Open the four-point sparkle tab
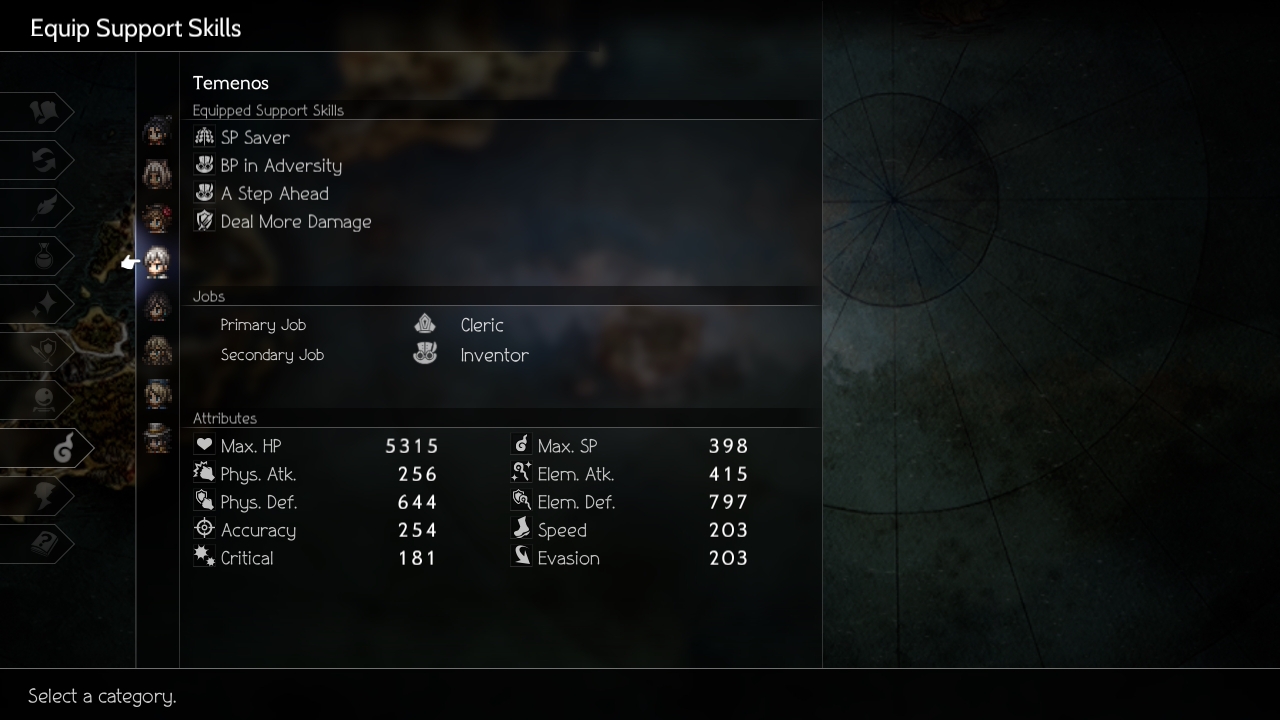This screenshot has height=720, width=1280. pos(42,304)
